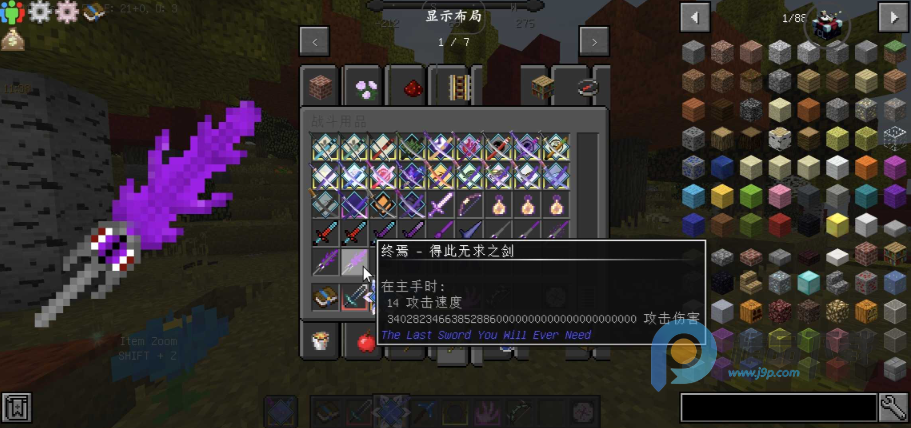The image size is (911, 428).
Task: Click the pink gear icon
Action: (67, 13)
